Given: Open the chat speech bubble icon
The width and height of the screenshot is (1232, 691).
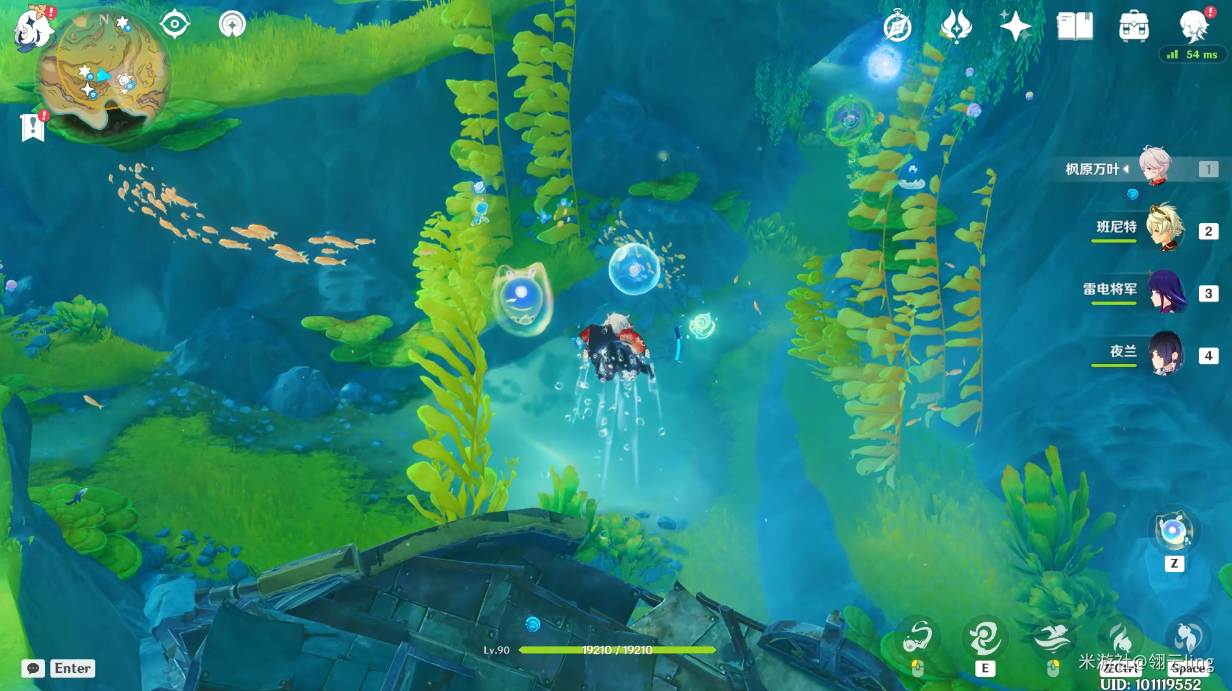Looking at the screenshot, I should pyautogui.click(x=33, y=668).
